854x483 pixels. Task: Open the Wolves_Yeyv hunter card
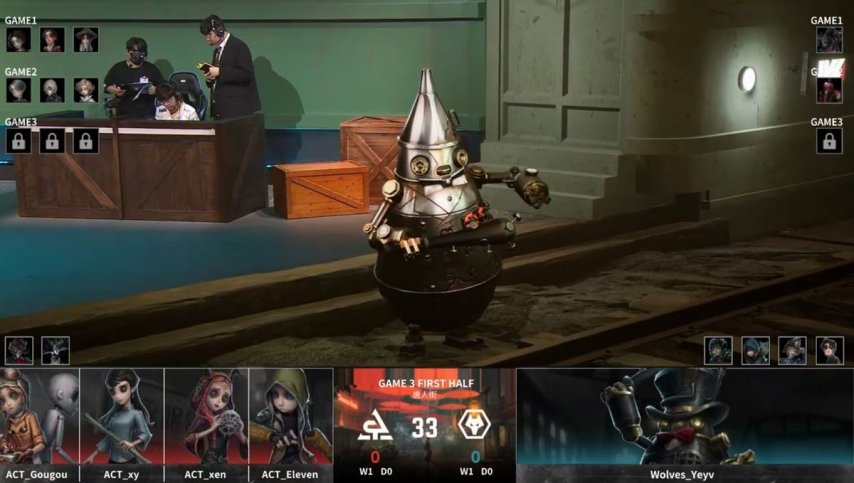684,418
